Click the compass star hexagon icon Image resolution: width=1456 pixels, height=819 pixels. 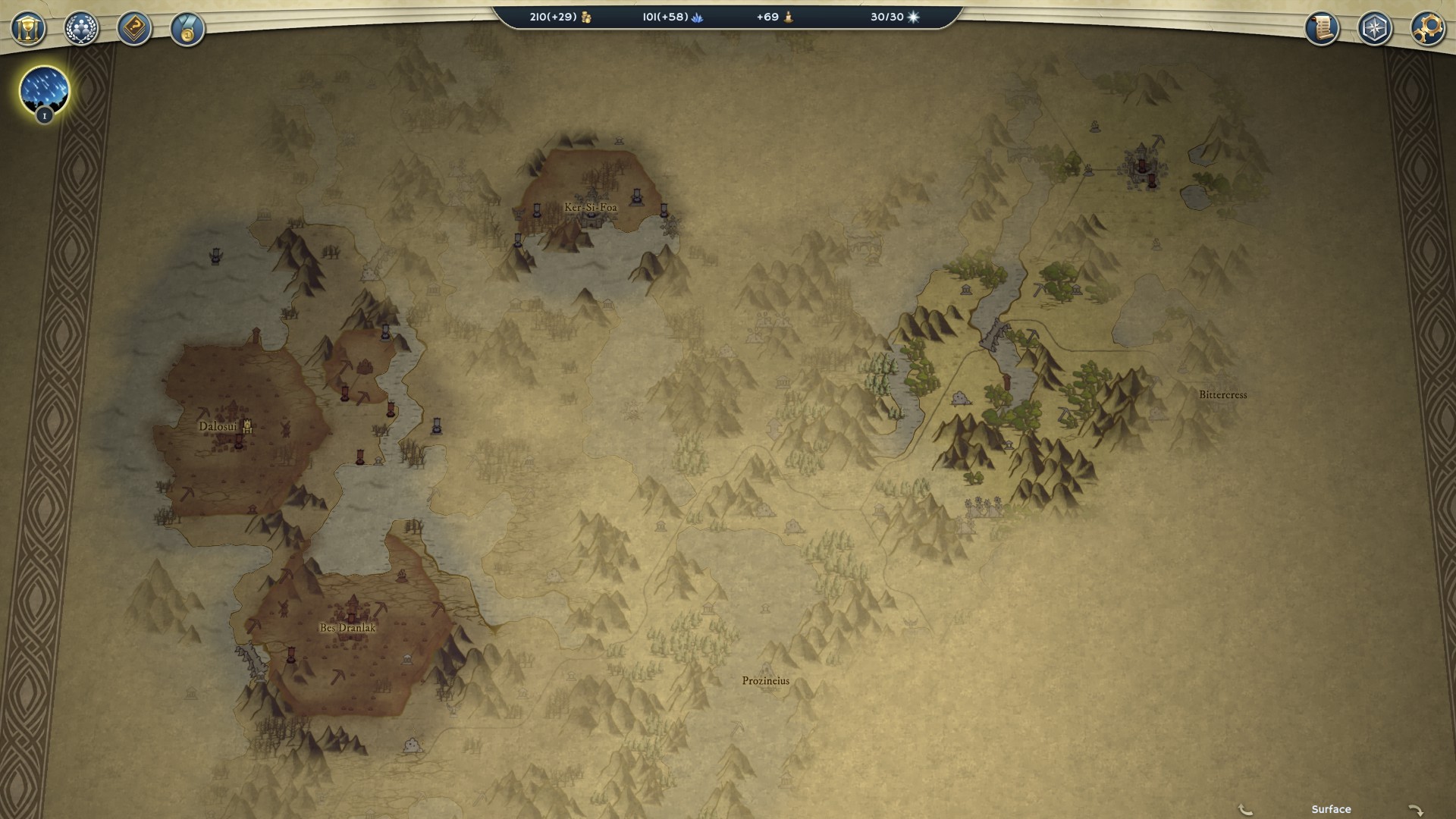(1374, 29)
